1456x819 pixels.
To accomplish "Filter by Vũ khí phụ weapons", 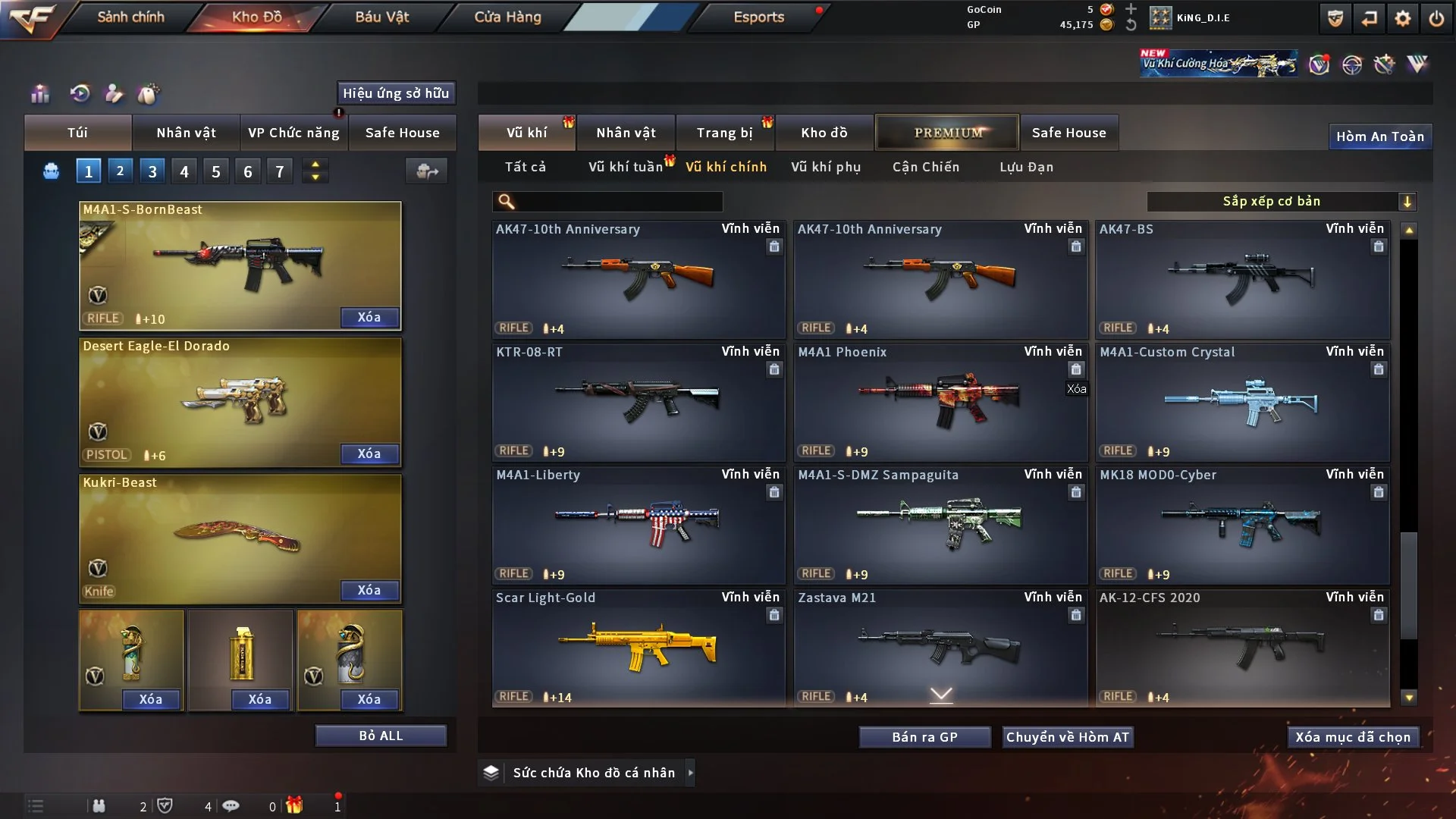I will point(825,167).
